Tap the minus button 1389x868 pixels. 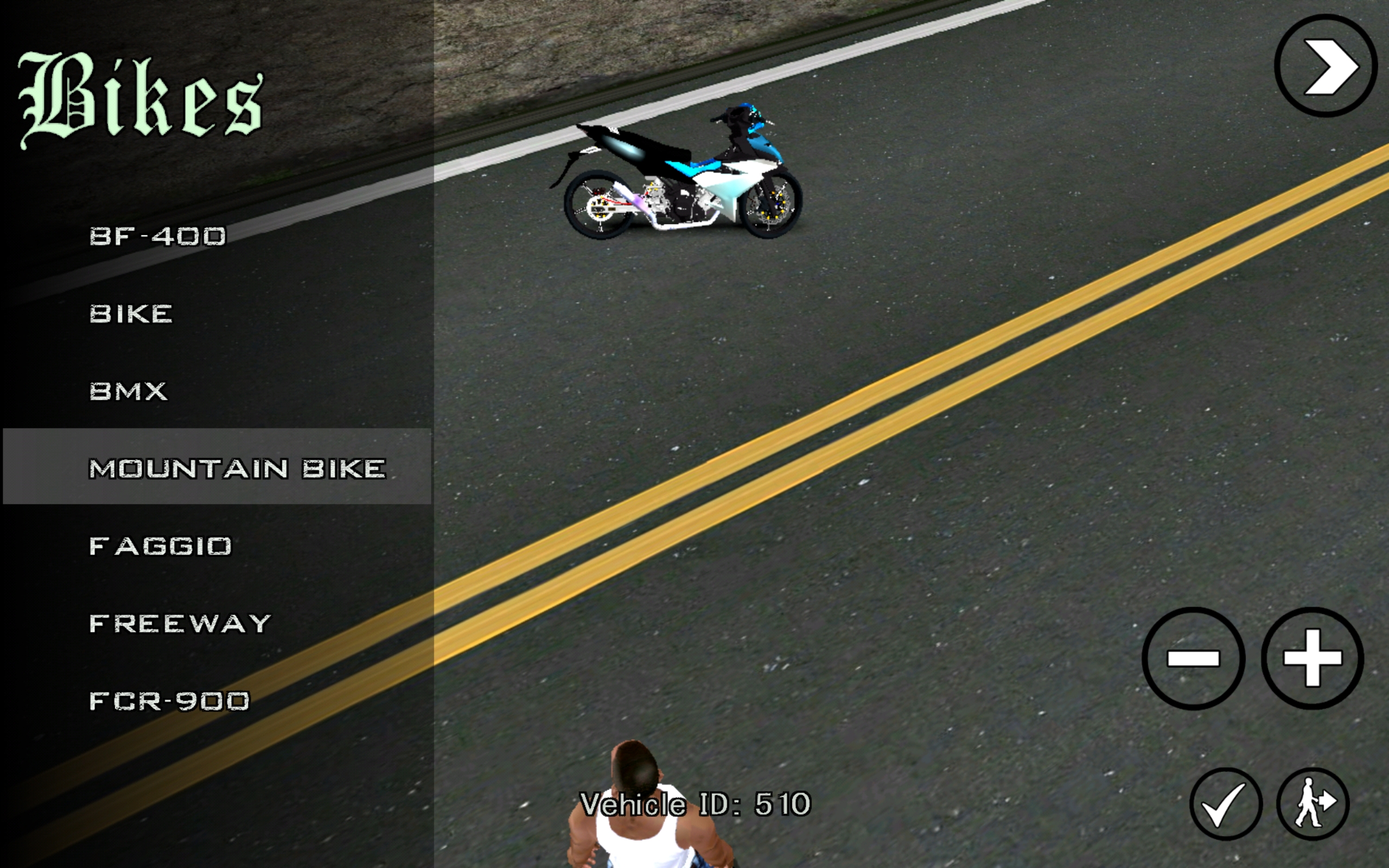[1193, 658]
